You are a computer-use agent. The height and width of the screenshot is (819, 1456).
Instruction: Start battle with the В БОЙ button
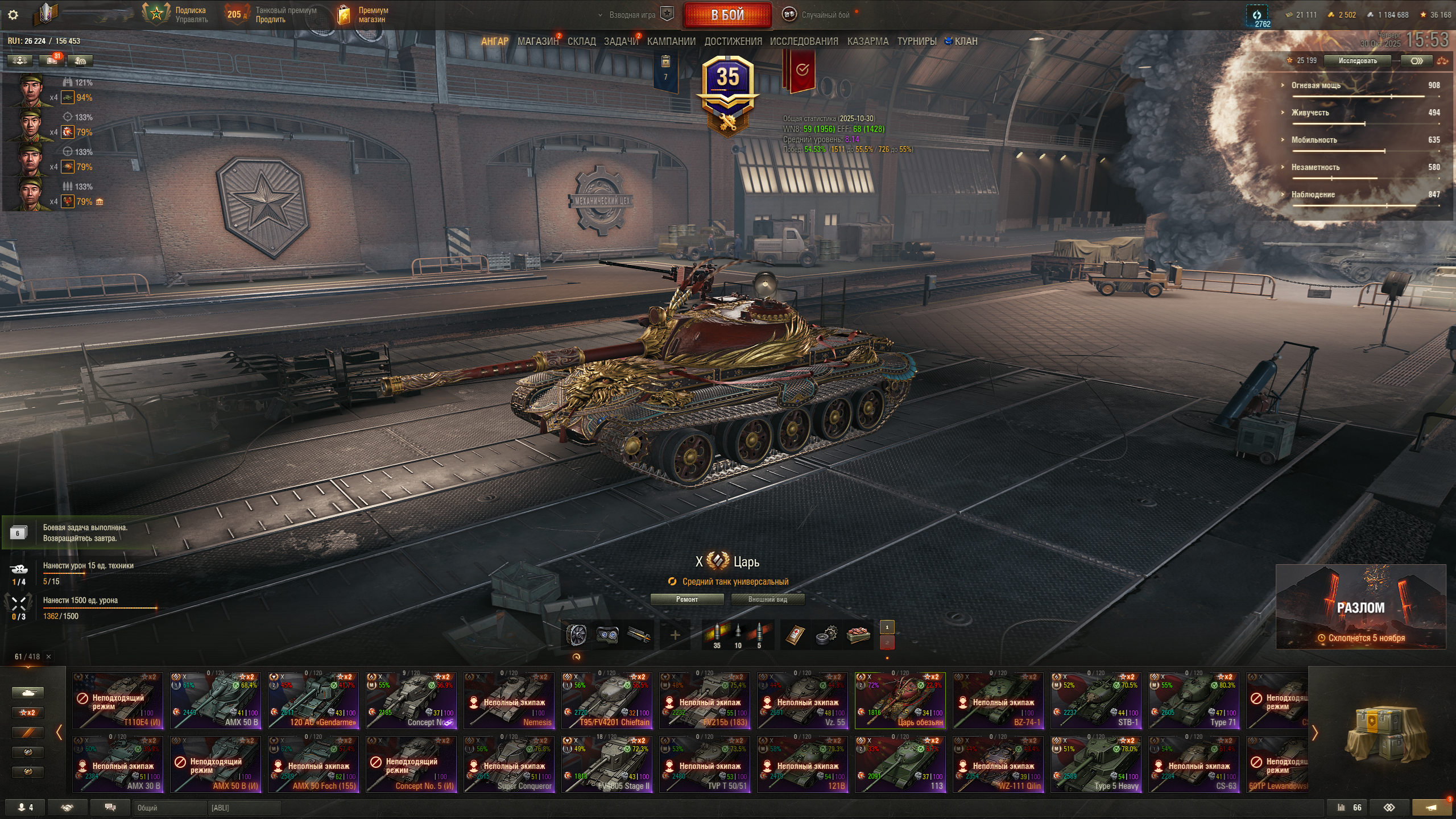pos(727,15)
